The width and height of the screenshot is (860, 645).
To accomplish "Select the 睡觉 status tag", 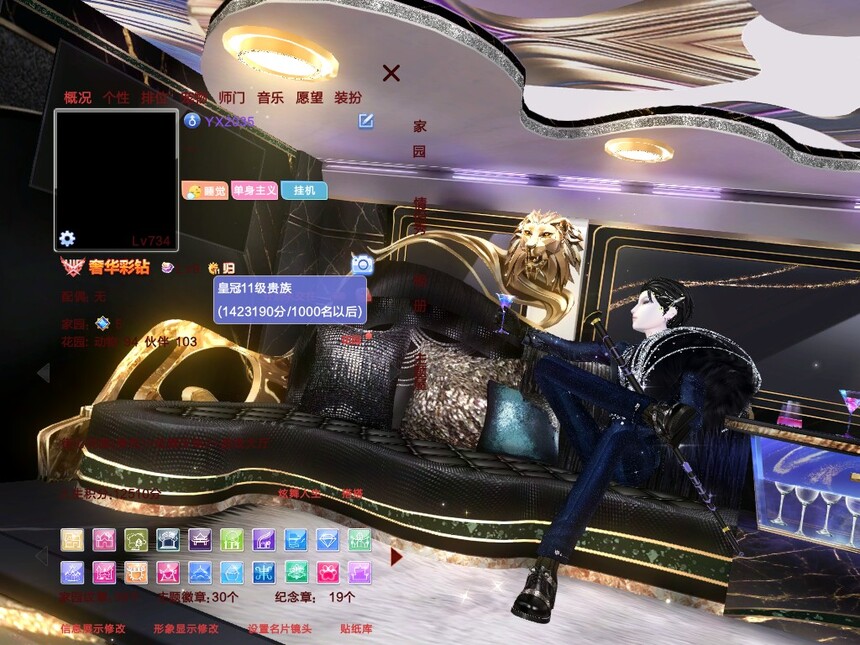I will pyautogui.click(x=205, y=190).
